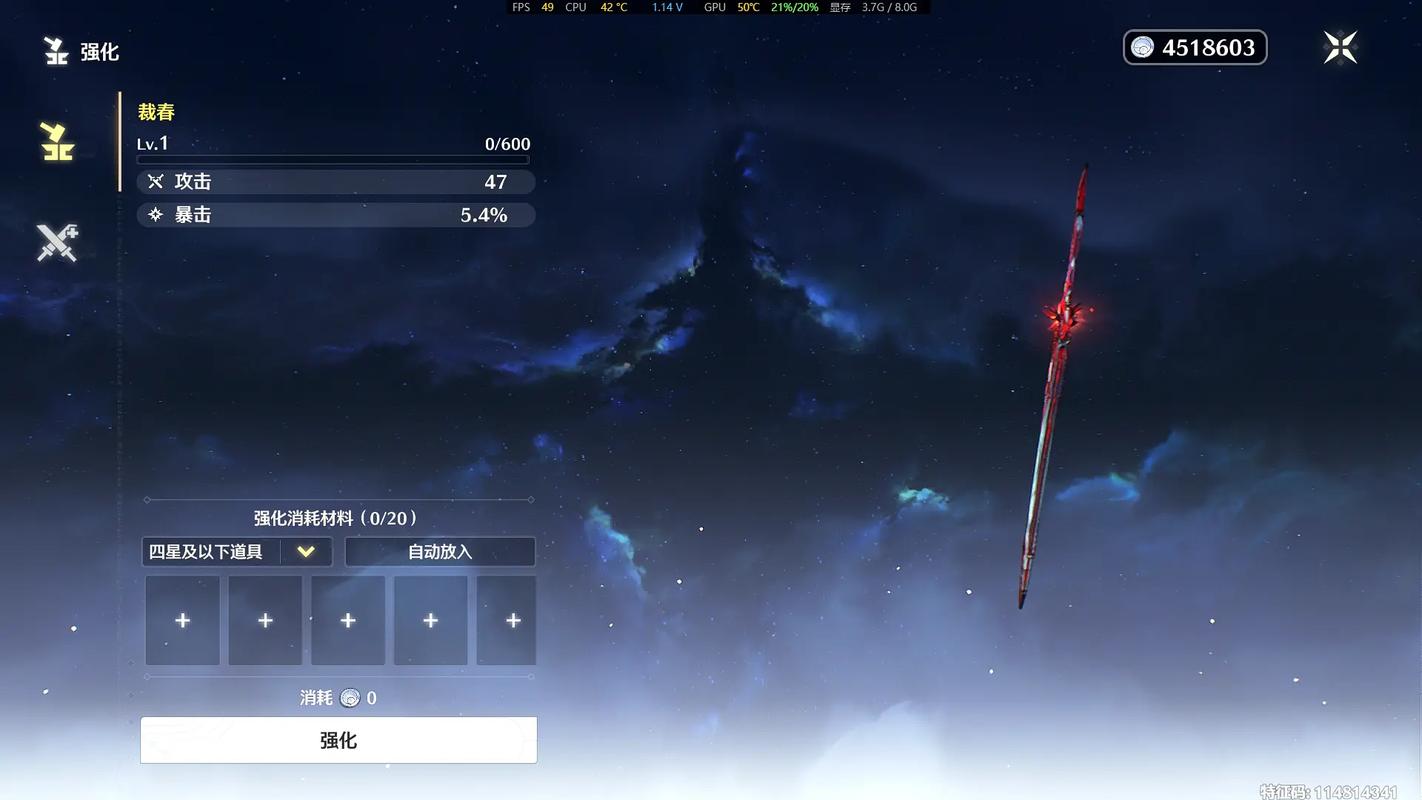Select the yellow enhance icon in left sidebar
The image size is (1422, 800).
[x=56, y=140]
